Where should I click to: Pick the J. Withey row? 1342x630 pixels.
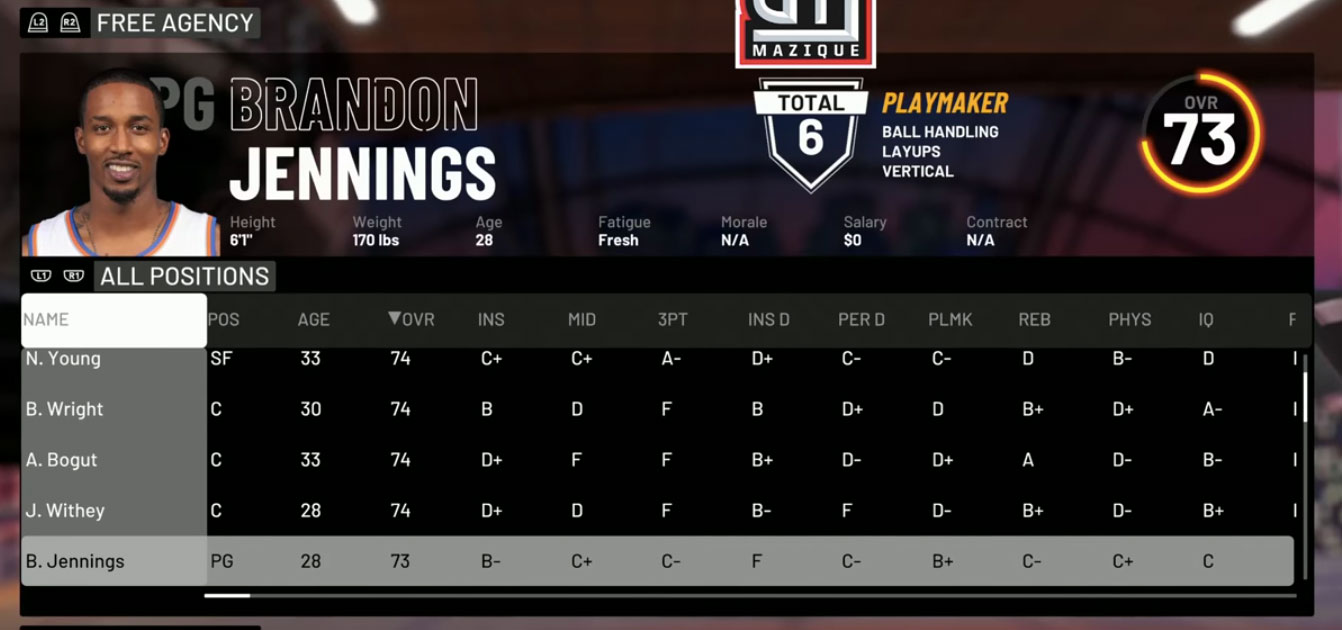pos(65,511)
